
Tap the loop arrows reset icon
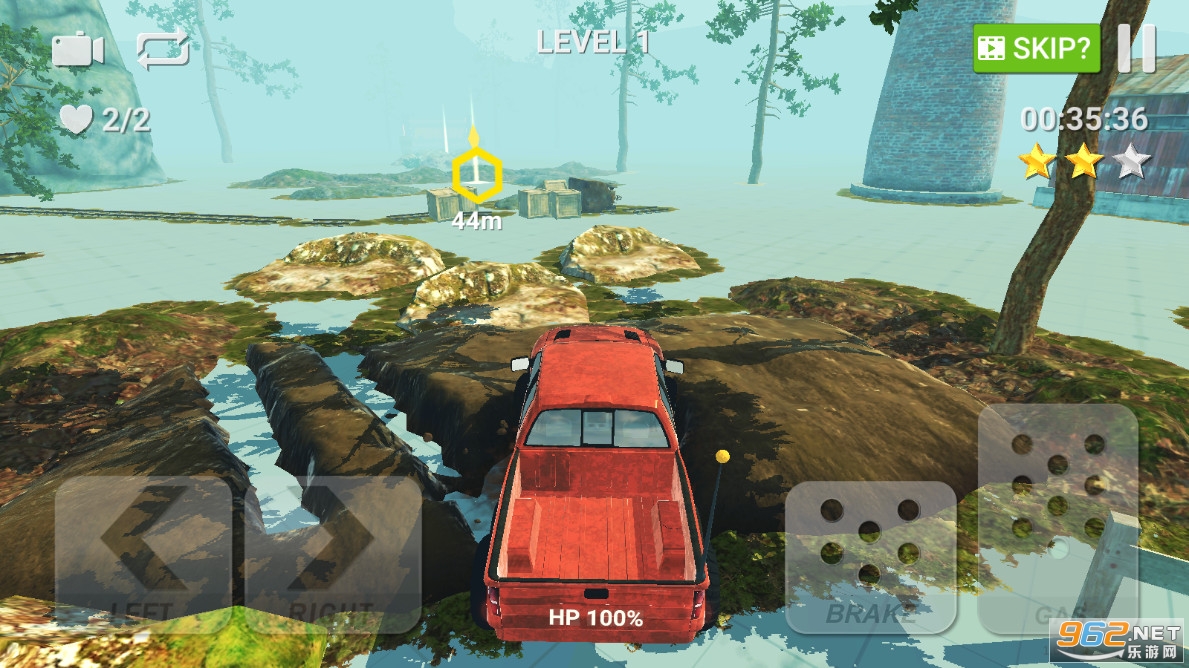point(163,49)
